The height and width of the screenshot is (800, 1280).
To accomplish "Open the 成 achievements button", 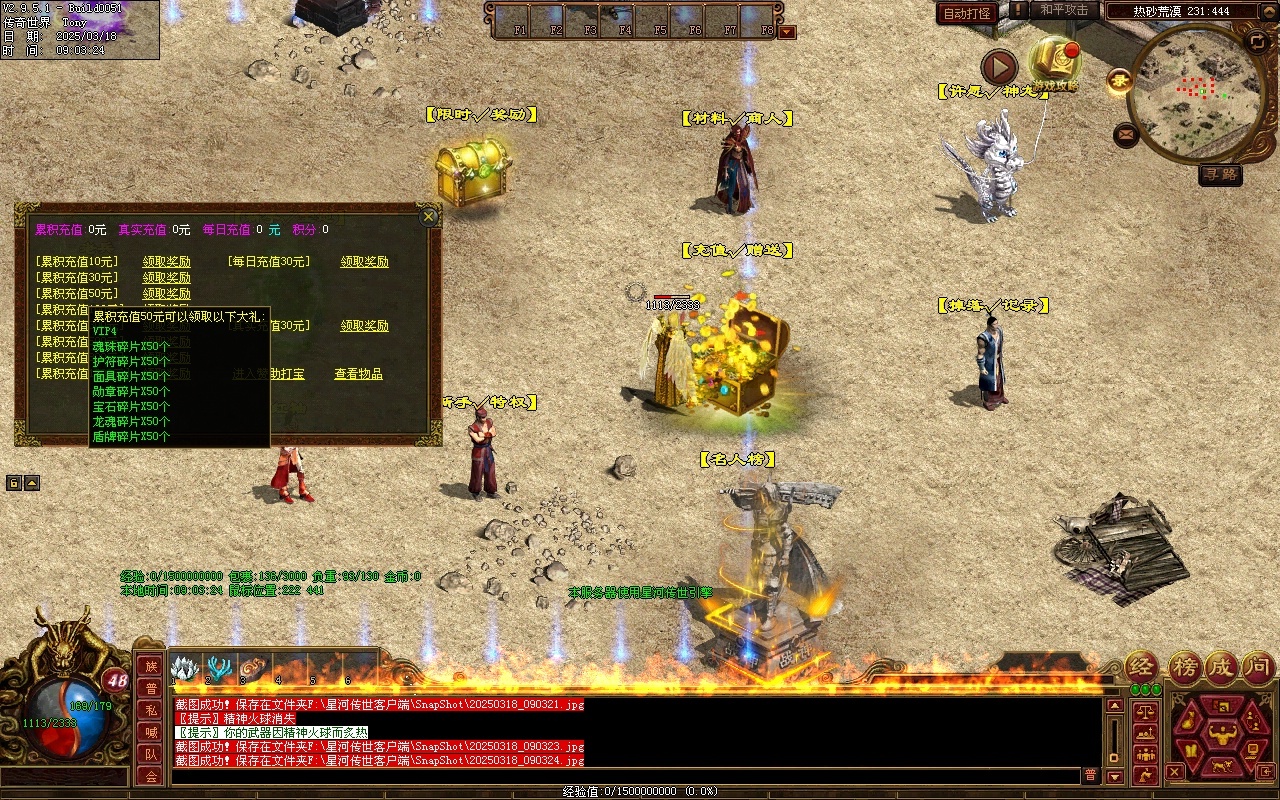I will [1221, 667].
